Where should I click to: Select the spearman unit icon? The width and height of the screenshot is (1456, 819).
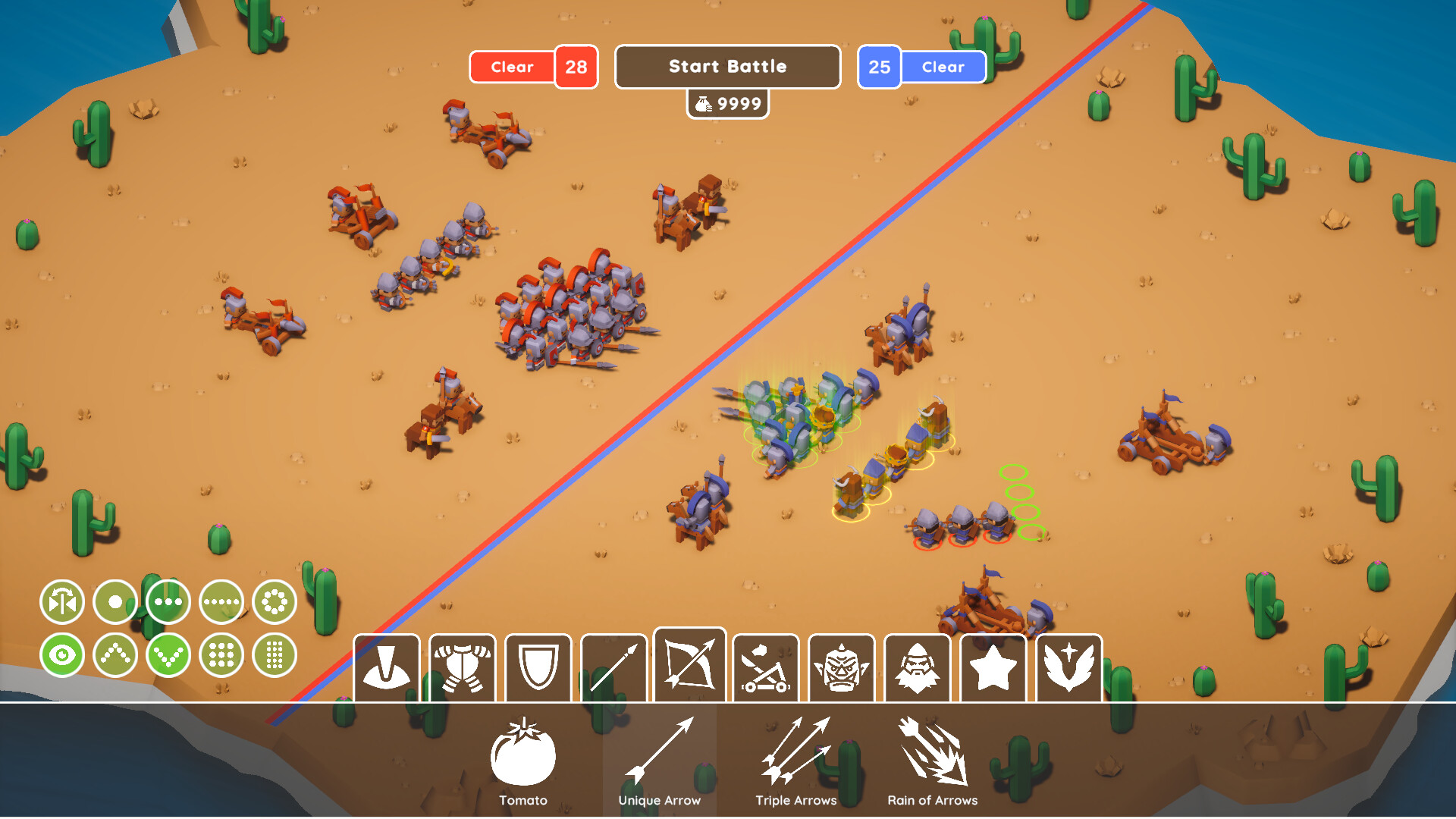613,667
